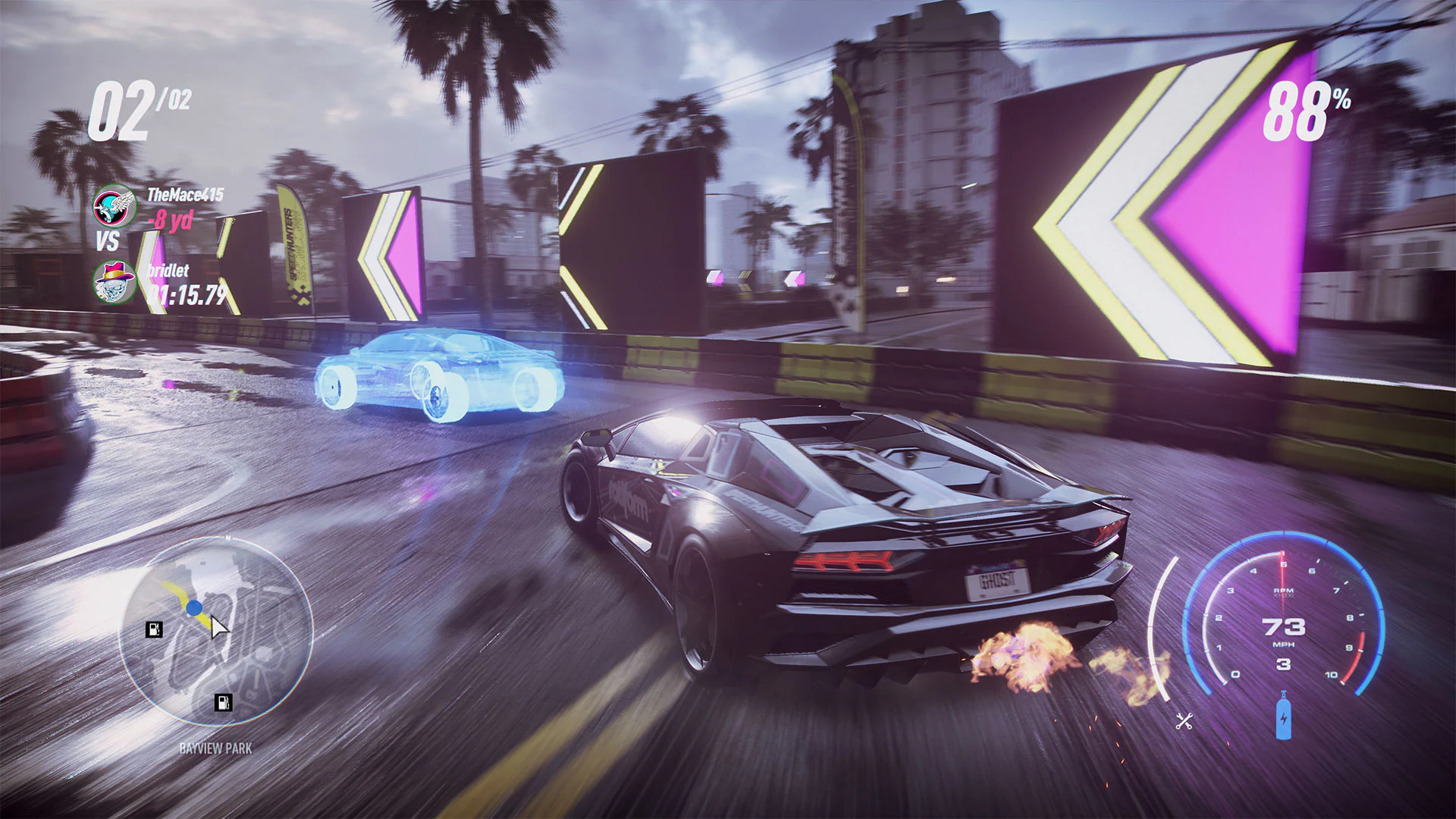Screen dimensions: 1456x819
Task: Click the 73 MPH speed readout
Action: [x=1284, y=626]
